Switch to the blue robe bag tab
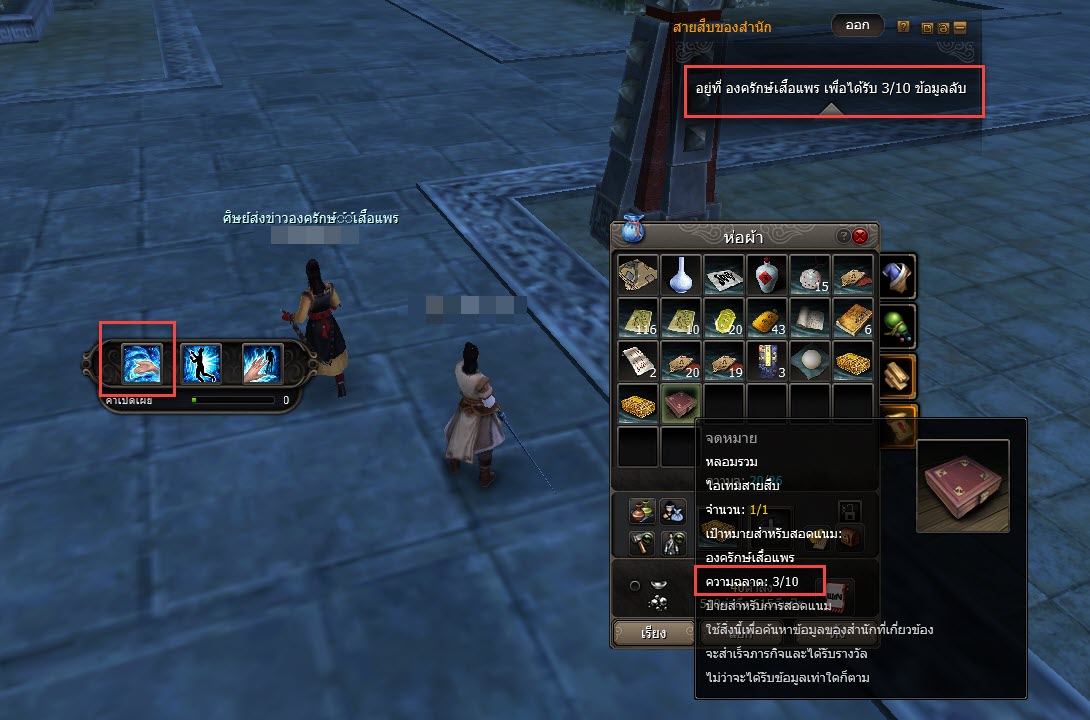 (898, 274)
